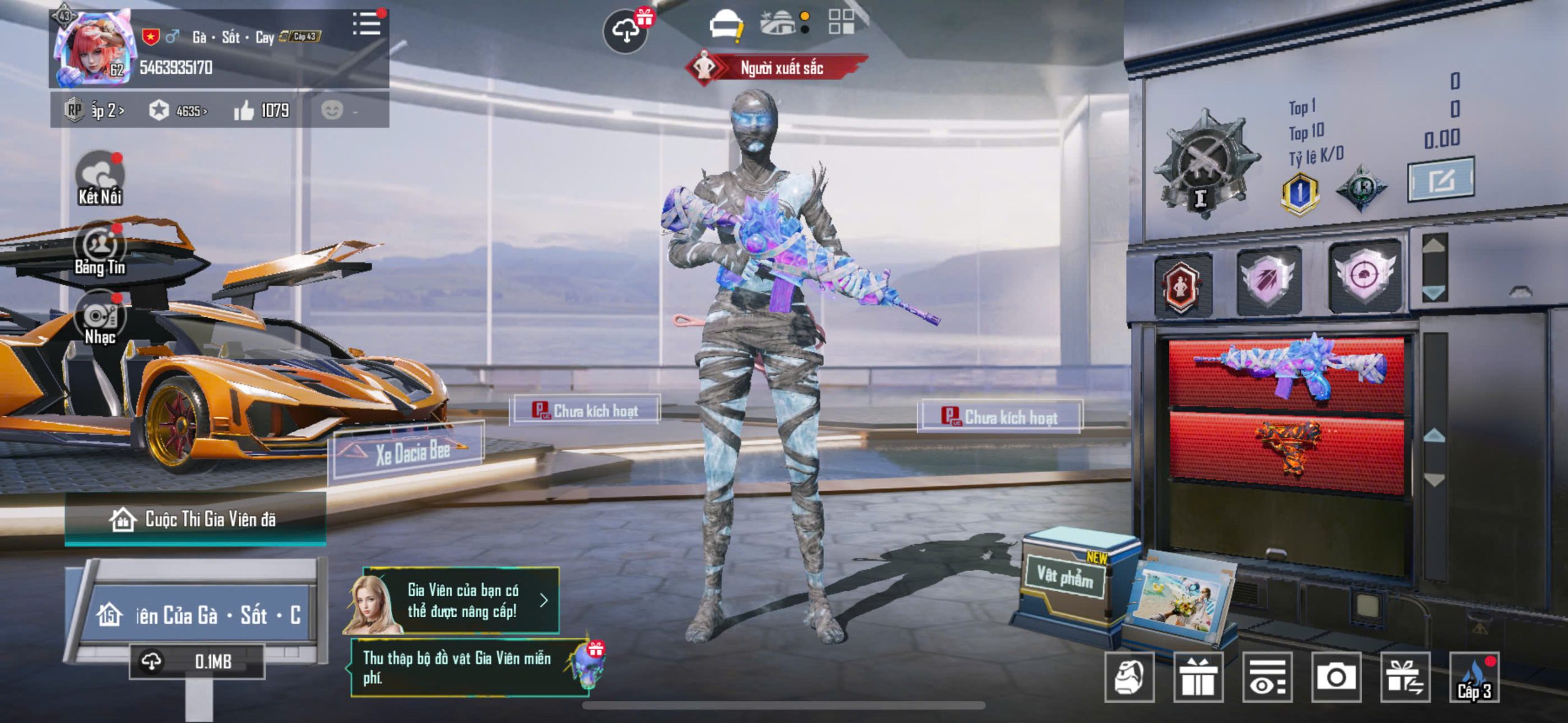Select the Người xuất sắc title banner
Screen dimensions: 1568x723
point(778,68)
